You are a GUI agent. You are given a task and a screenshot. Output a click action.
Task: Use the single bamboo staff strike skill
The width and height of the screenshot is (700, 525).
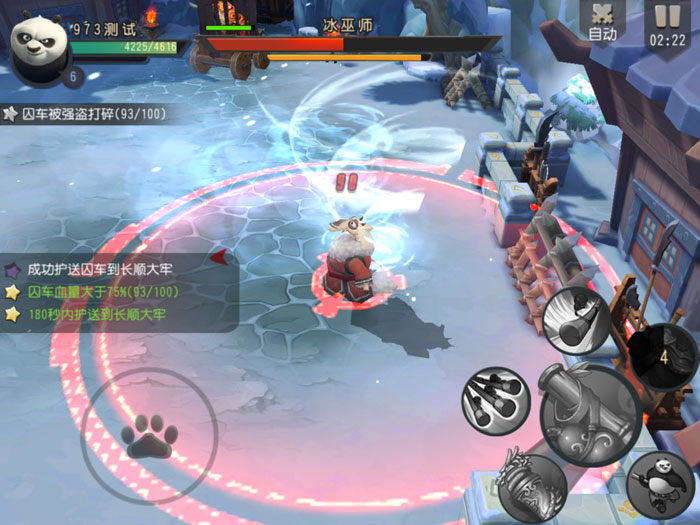577,320
